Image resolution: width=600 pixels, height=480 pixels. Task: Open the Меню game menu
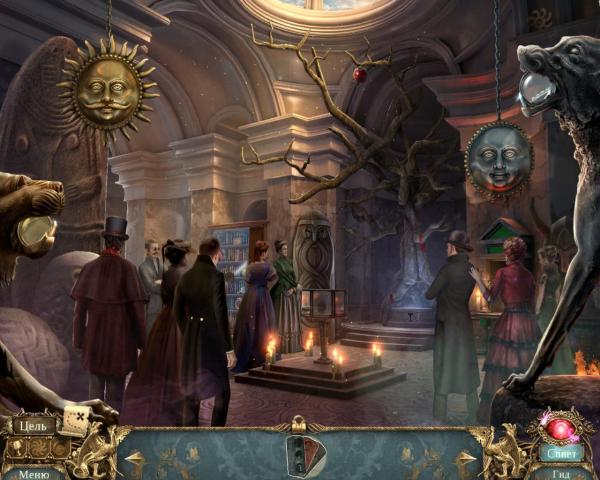coord(32,473)
